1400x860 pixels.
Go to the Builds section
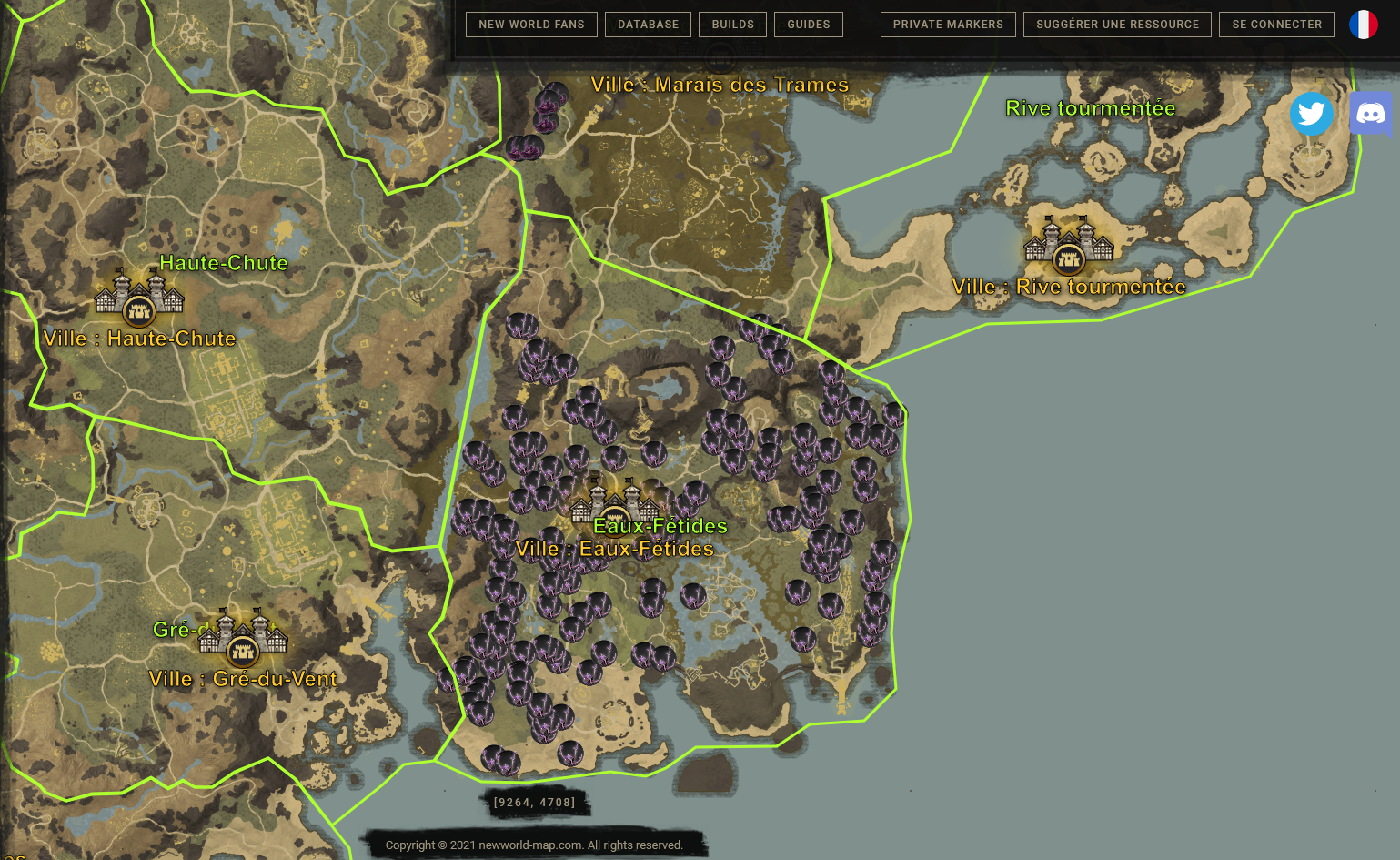[732, 25]
